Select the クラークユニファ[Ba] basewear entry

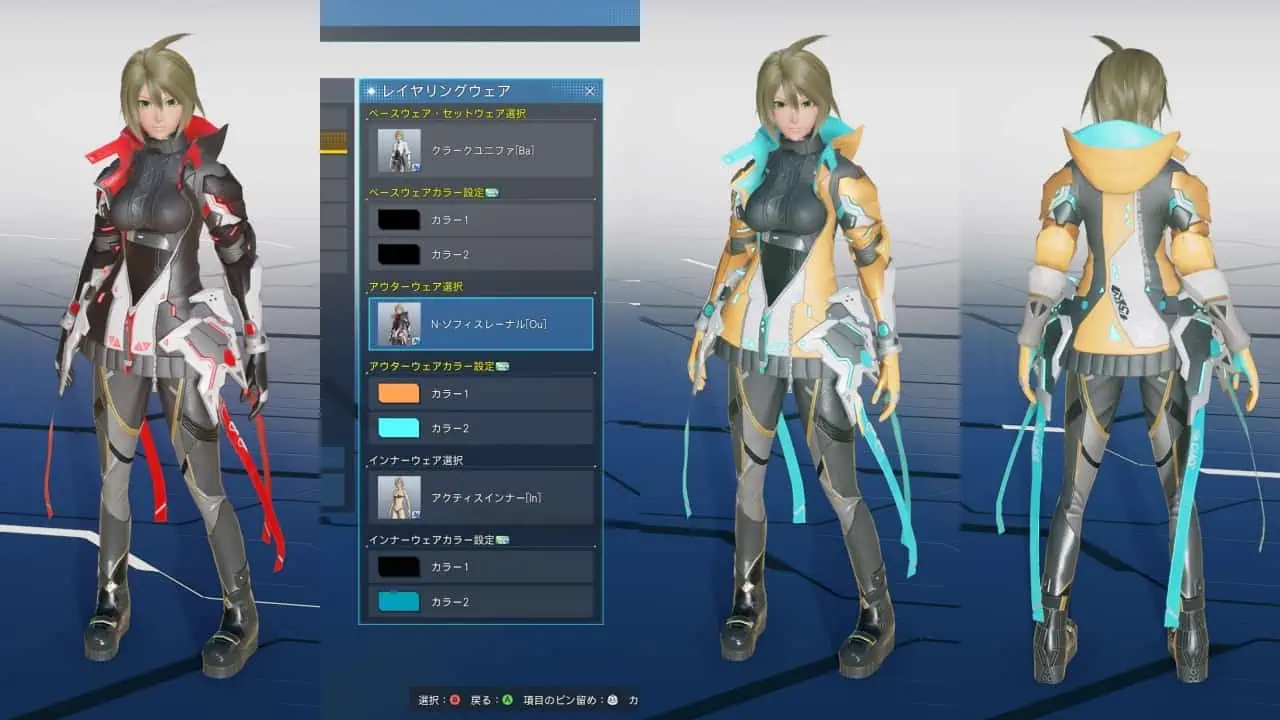click(481, 150)
